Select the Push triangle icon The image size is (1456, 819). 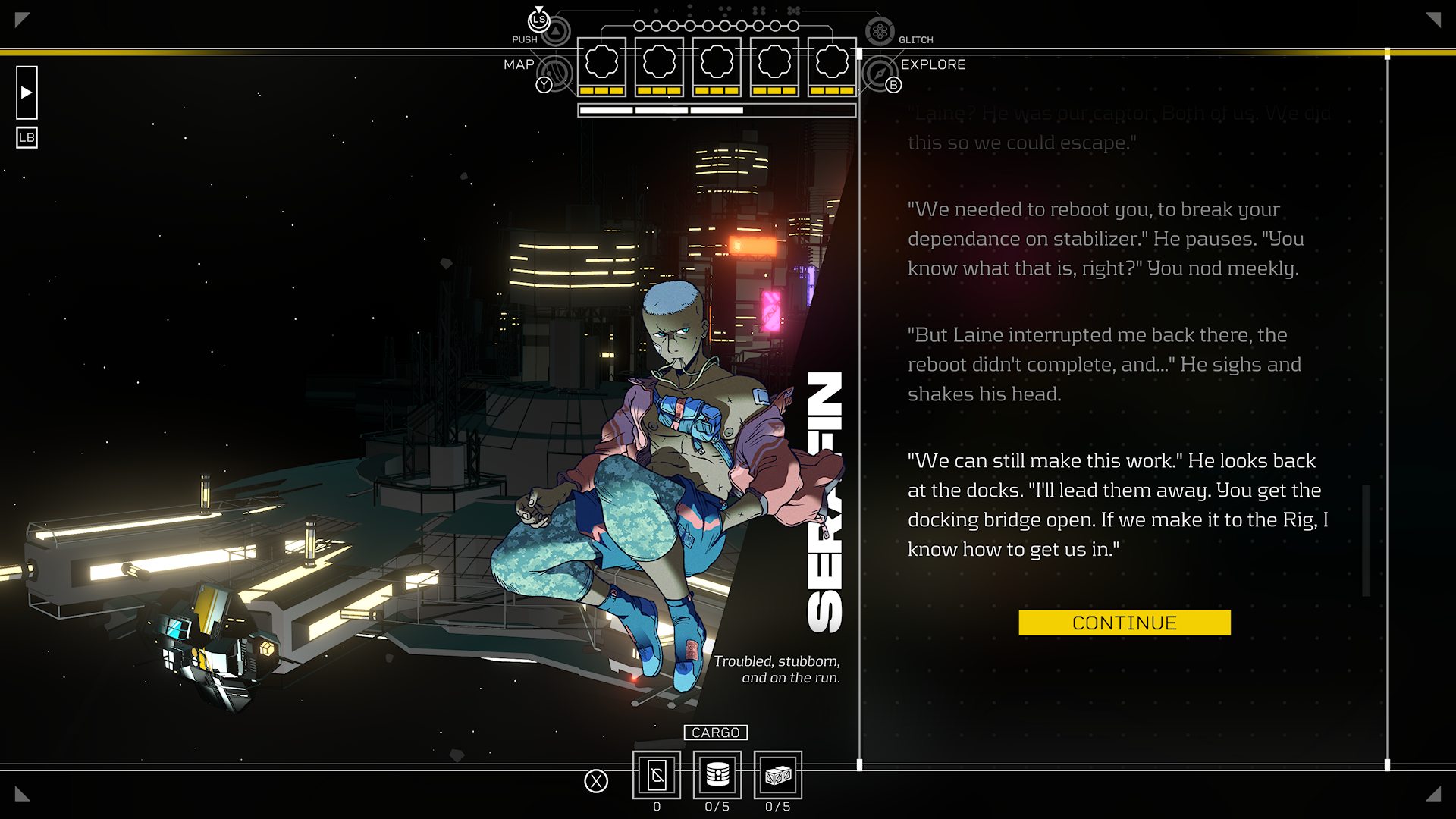click(556, 31)
